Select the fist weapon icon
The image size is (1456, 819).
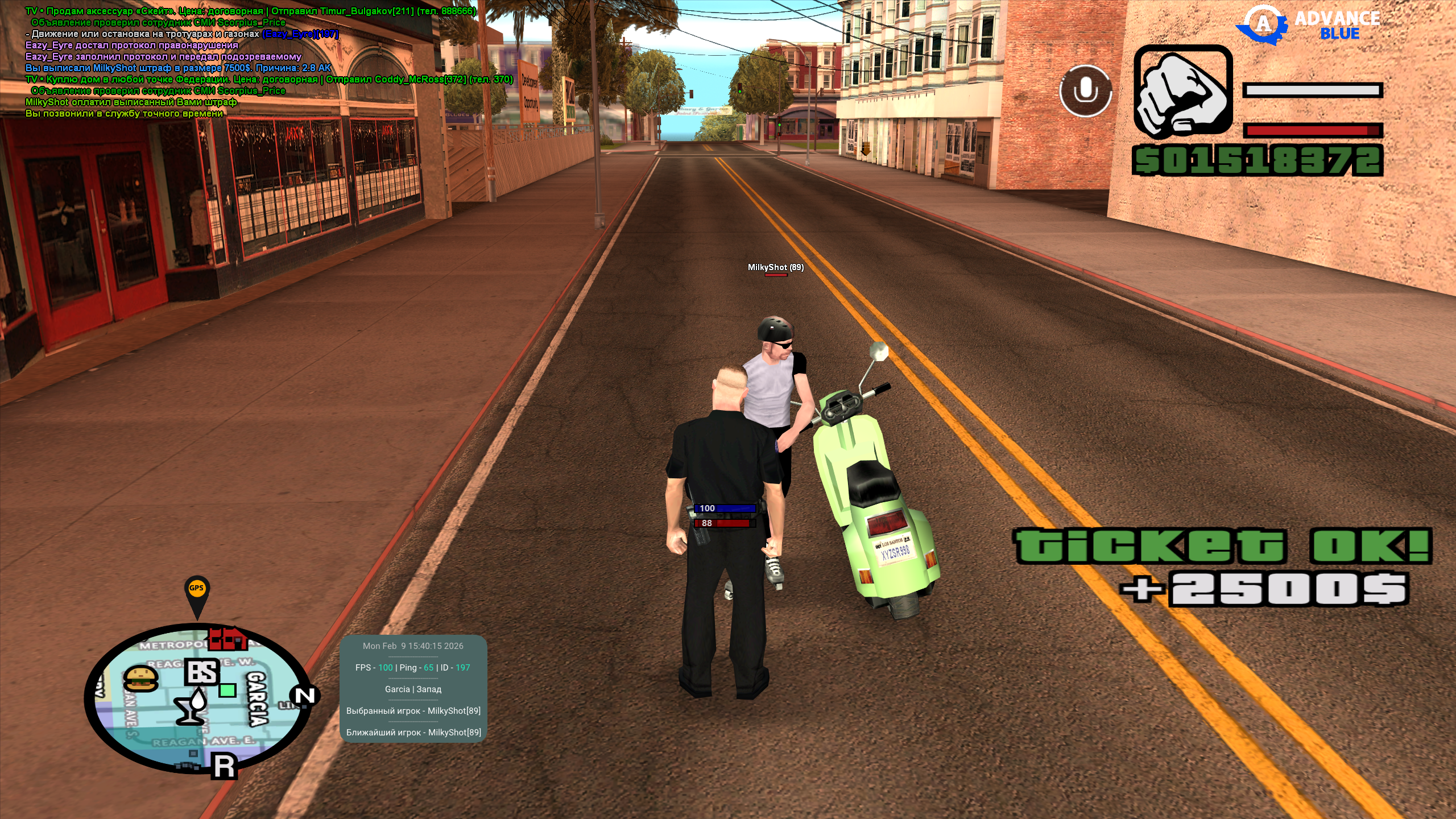tap(1183, 92)
